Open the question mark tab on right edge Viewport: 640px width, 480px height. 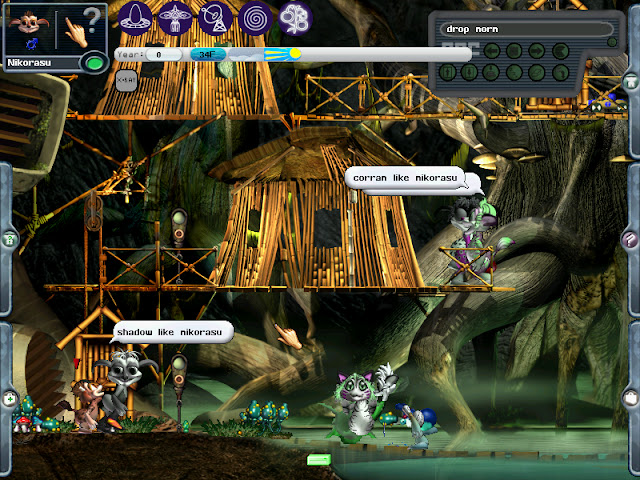(629, 239)
